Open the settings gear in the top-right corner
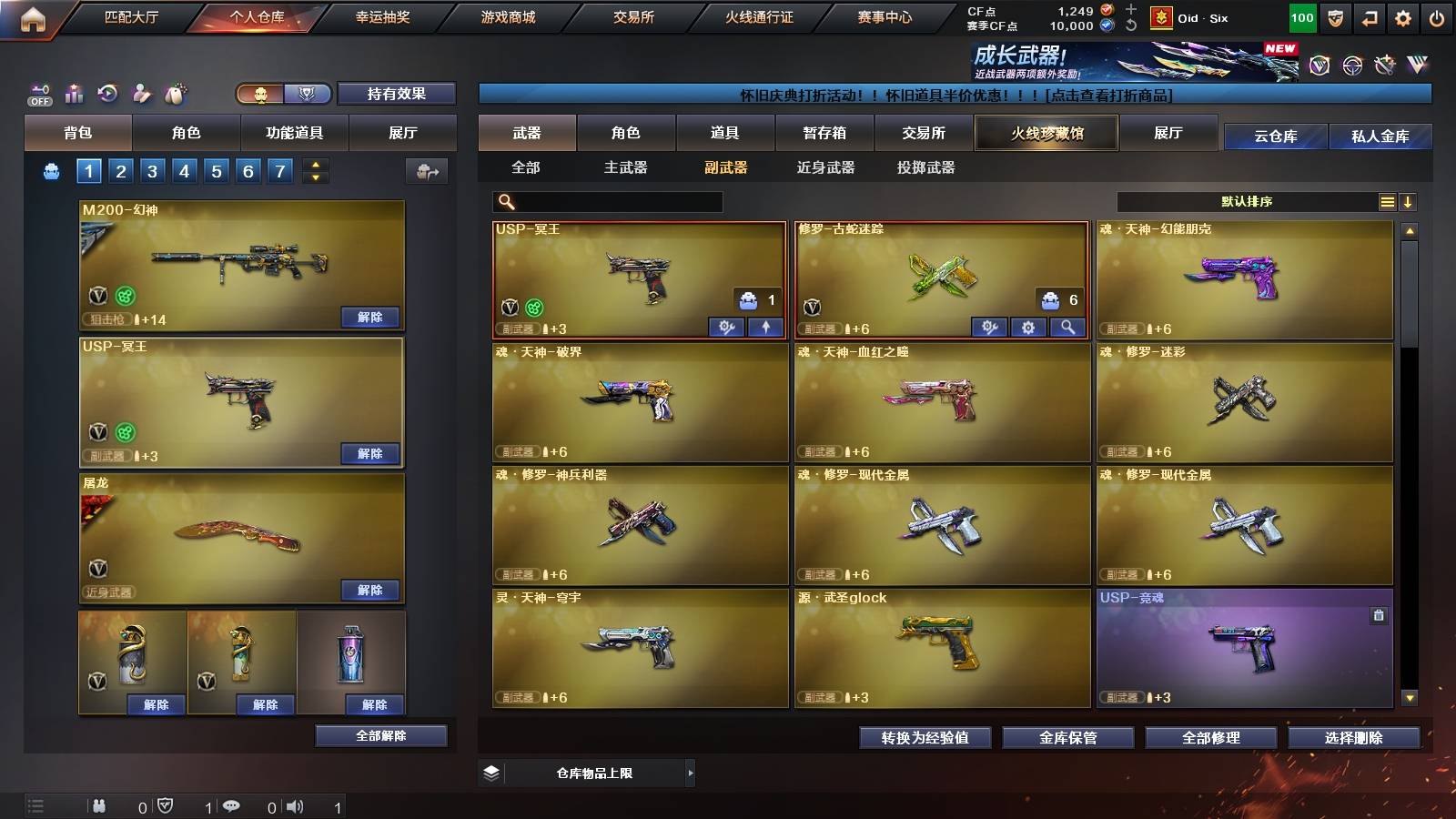This screenshot has height=819, width=1456. (1402, 17)
